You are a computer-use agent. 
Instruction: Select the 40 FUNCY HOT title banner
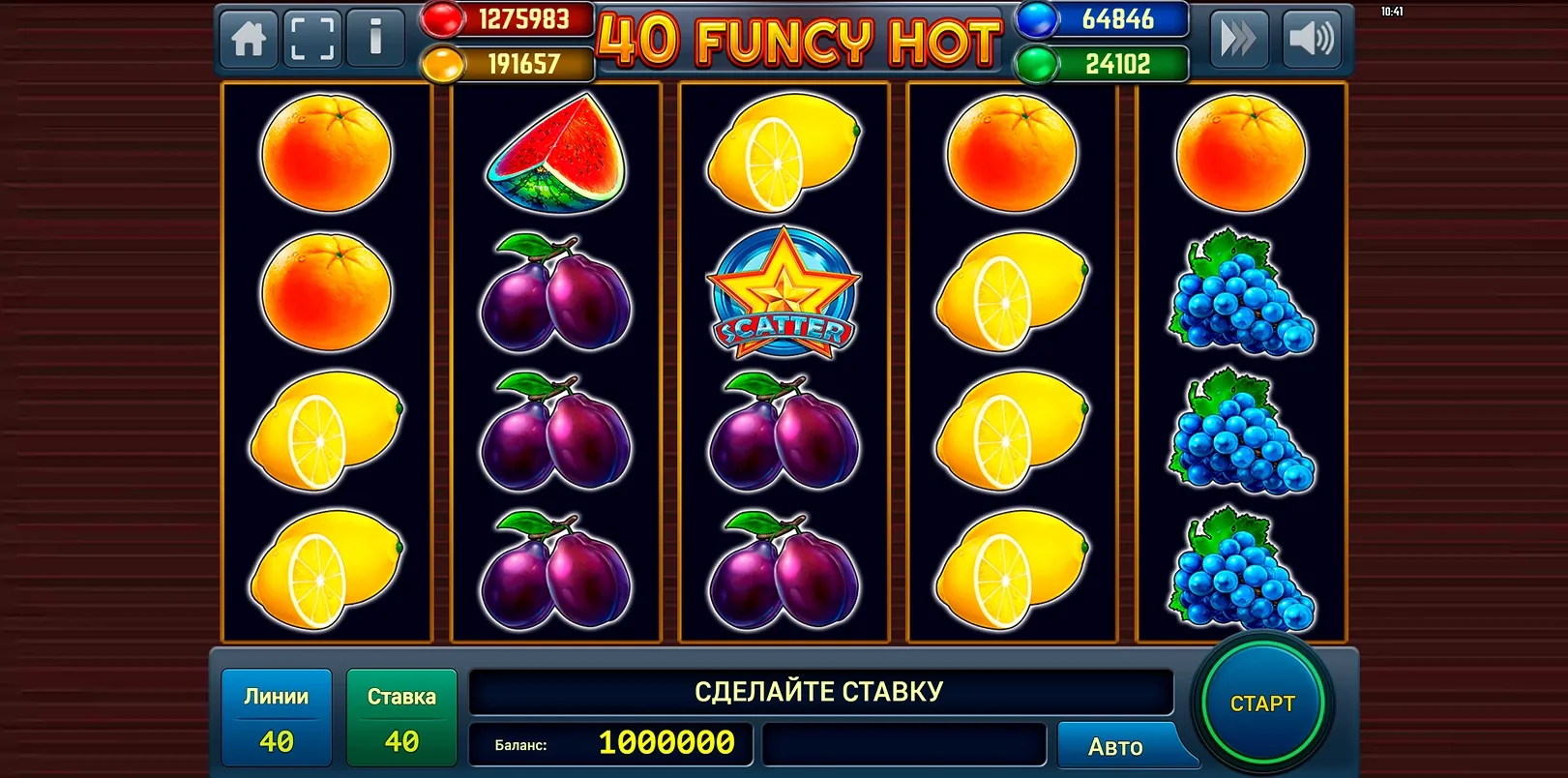tap(801, 39)
